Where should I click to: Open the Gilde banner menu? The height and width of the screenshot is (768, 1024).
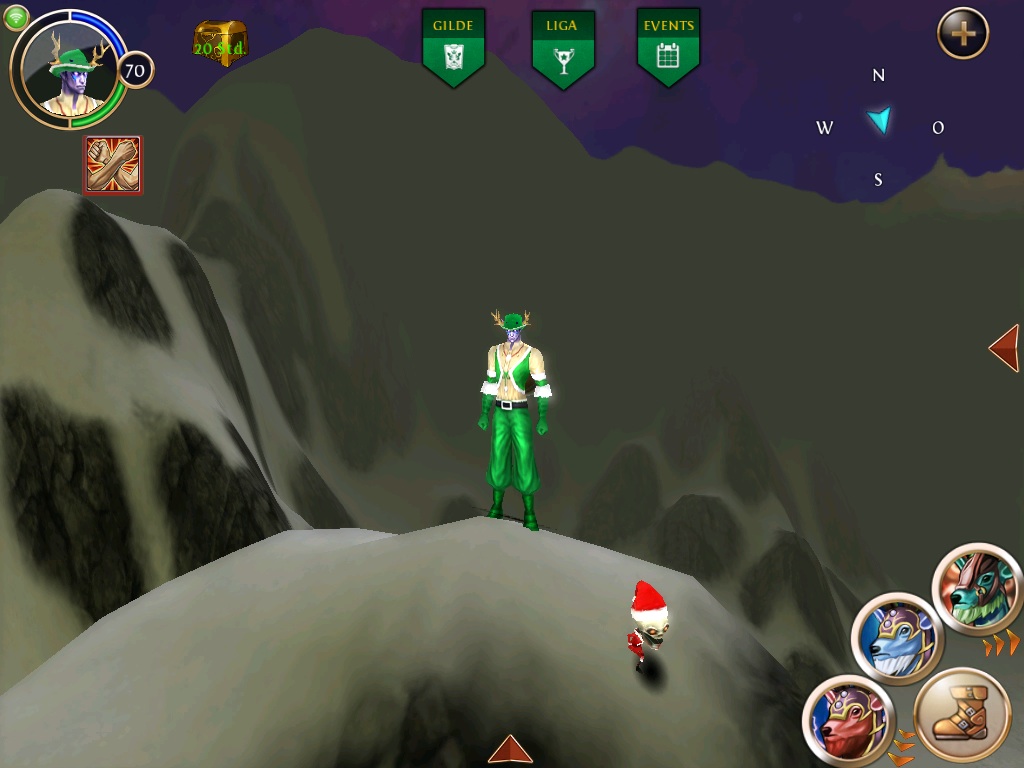453,47
